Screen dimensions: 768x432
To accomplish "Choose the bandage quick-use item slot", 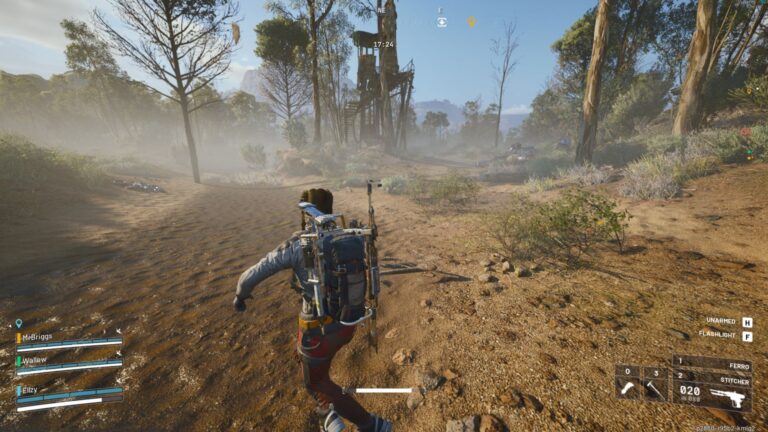I will 627,383.
